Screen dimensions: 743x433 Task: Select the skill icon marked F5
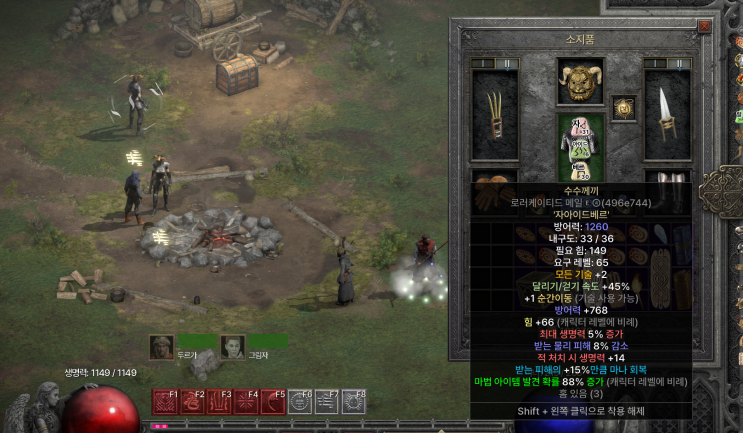click(x=272, y=402)
